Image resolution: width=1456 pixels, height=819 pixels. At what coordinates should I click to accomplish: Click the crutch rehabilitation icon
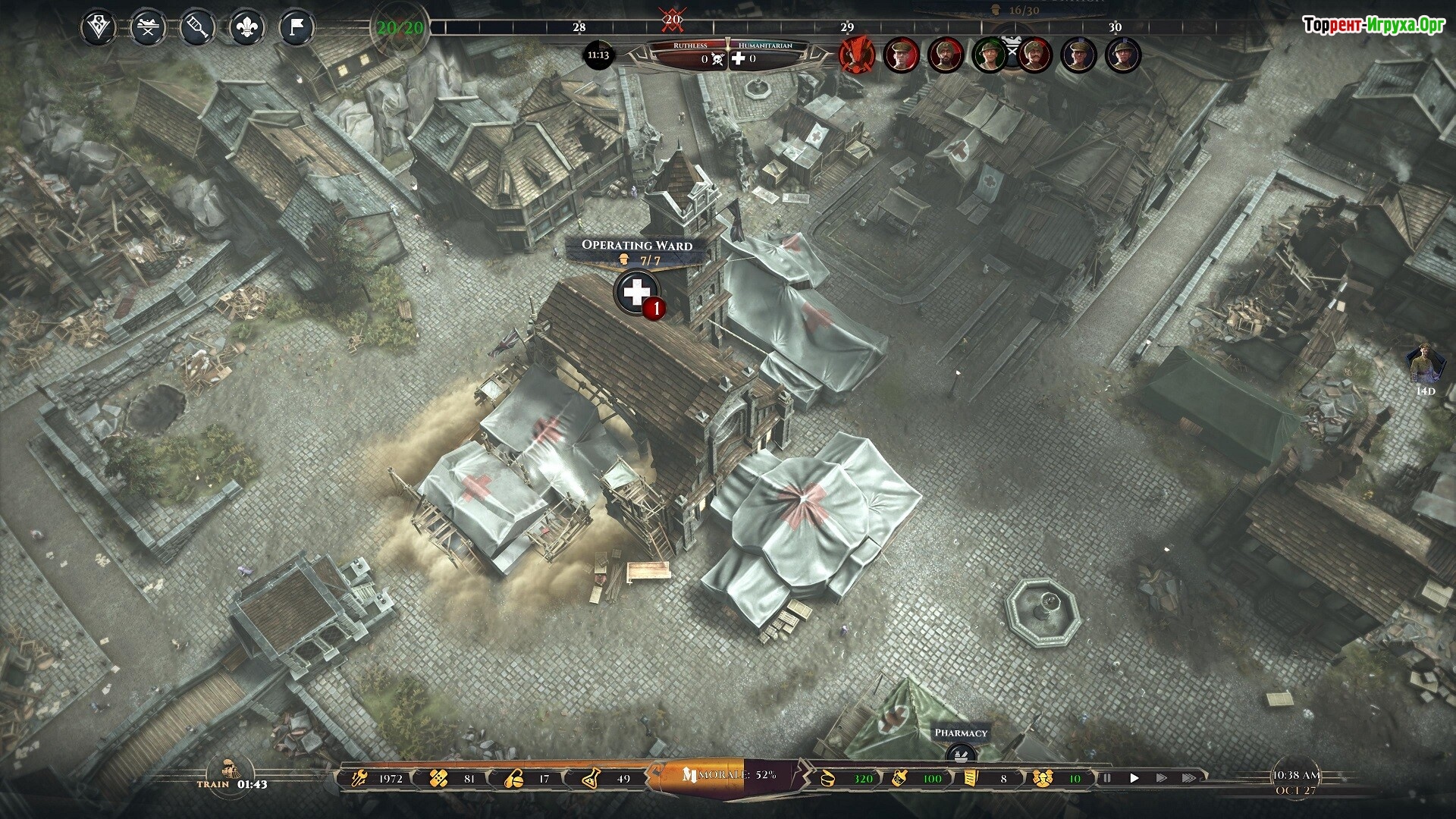coord(196,29)
